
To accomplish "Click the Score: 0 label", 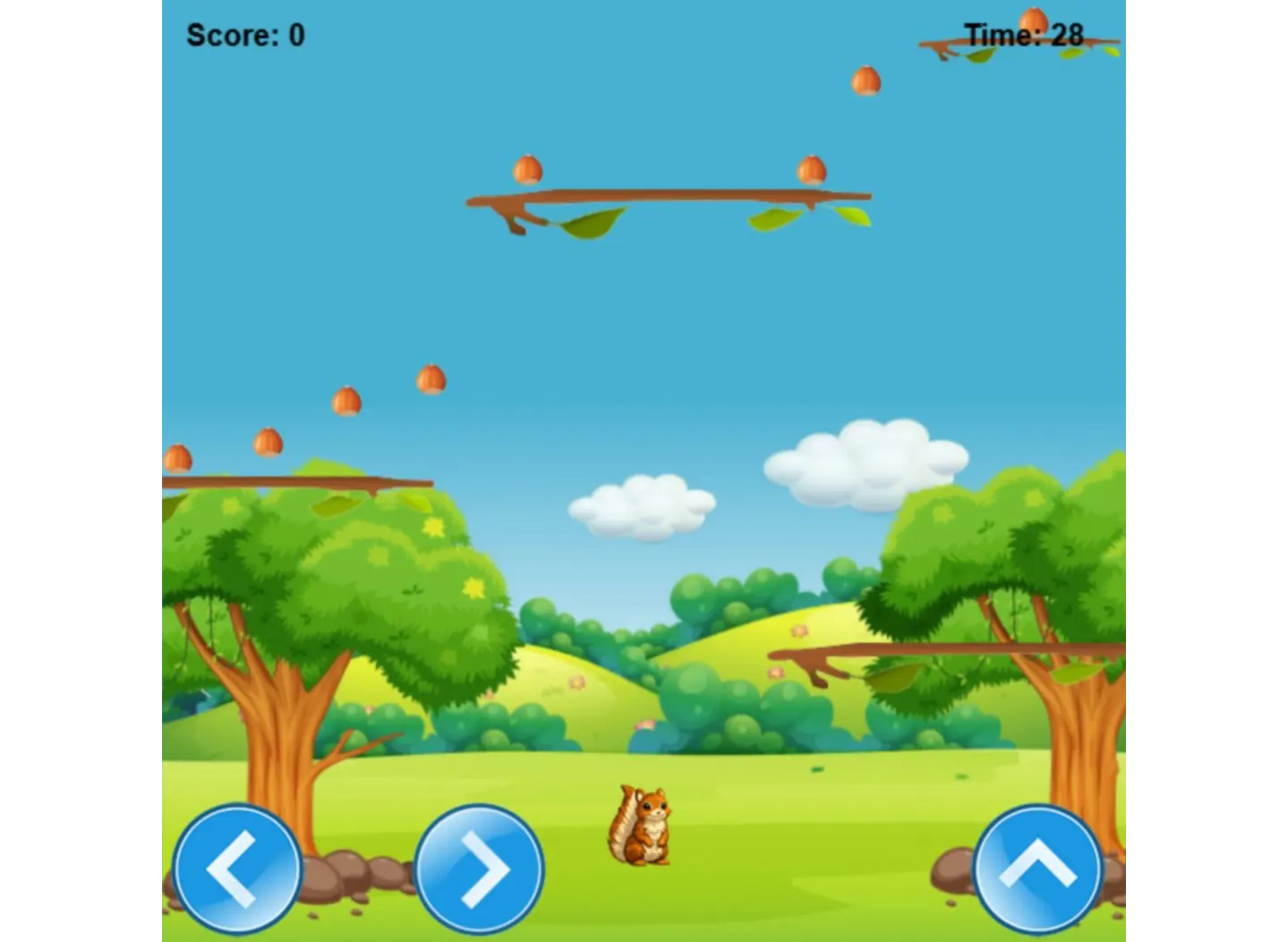I will click(244, 36).
